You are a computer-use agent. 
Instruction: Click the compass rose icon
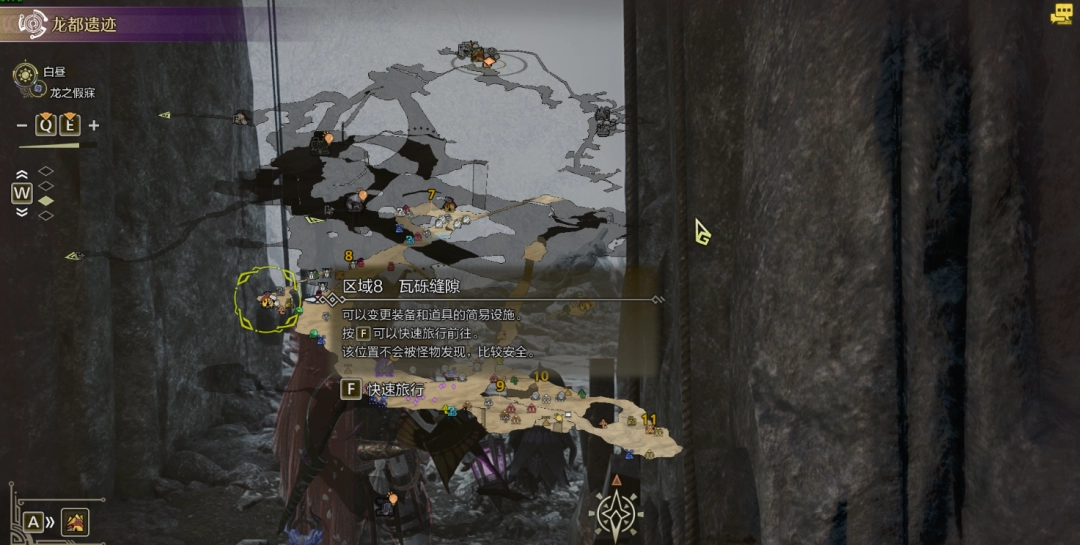pos(616,511)
